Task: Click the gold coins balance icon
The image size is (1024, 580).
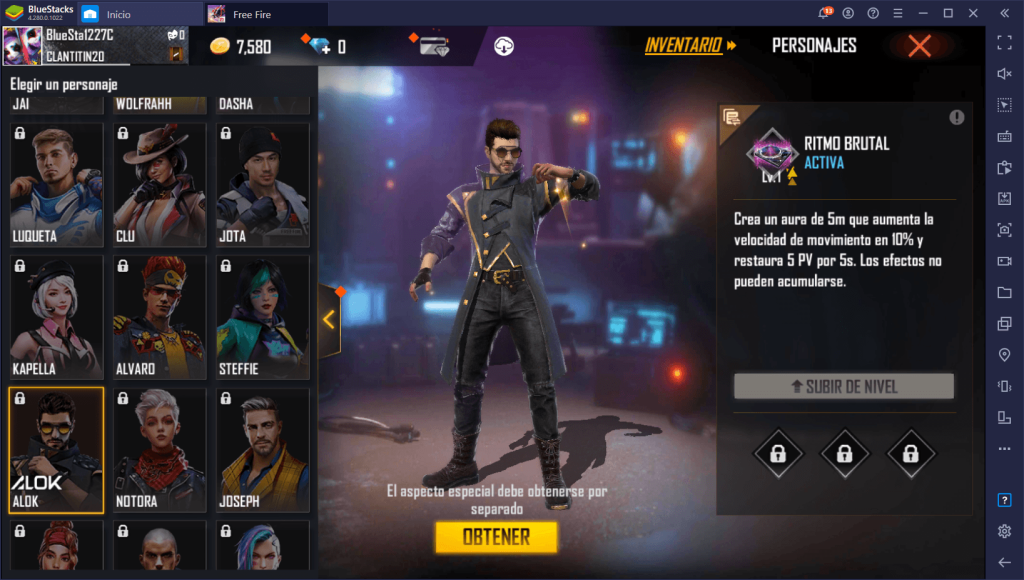Action: [220, 47]
